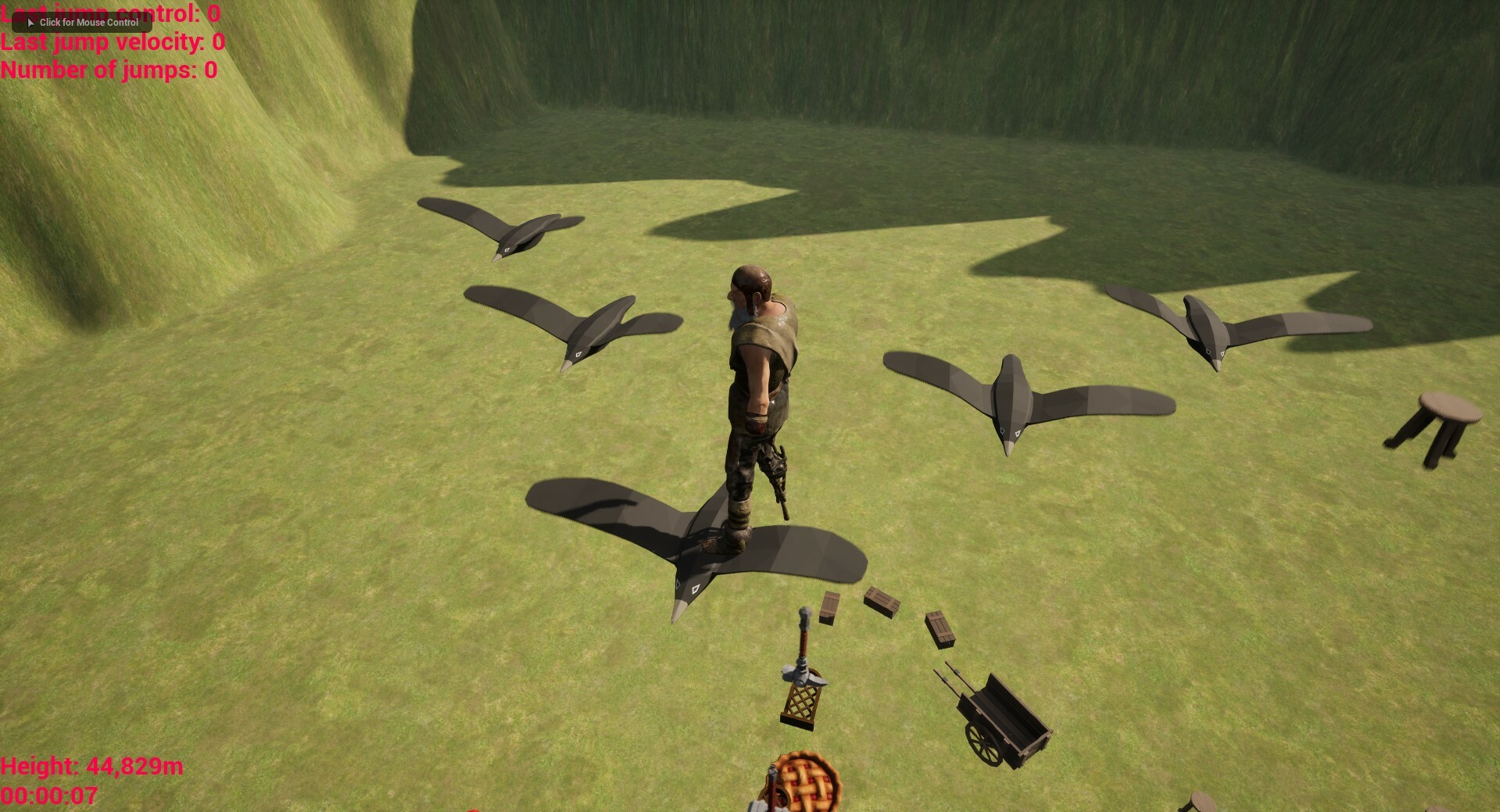Click the 'Last jump velocity: 0' label
1500x812 pixels.
coord(111,42)
